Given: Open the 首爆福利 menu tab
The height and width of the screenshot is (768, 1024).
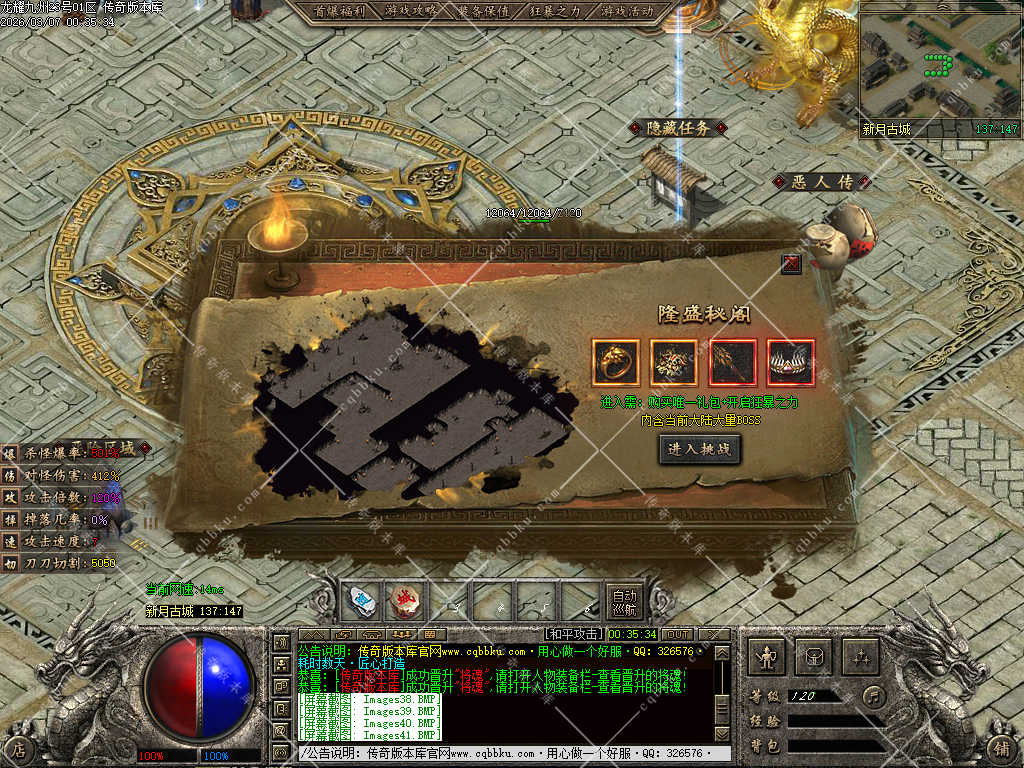Looking at the screenshot, I should 339,11.
